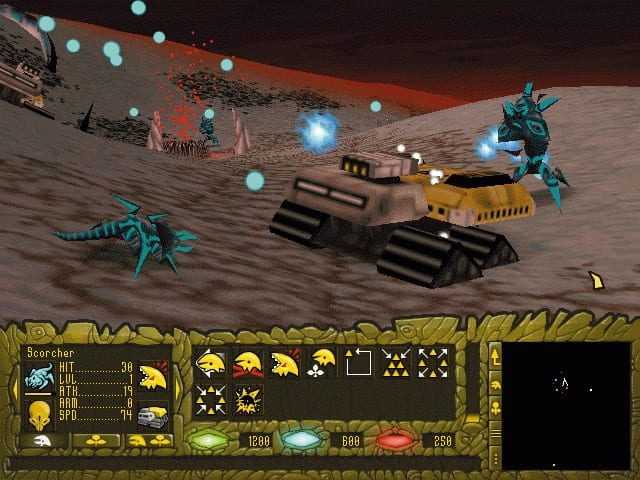Click the yellow skull icon below the portrait
The image size is (640, 480).
pyautogui.click(x=39, y=413)
